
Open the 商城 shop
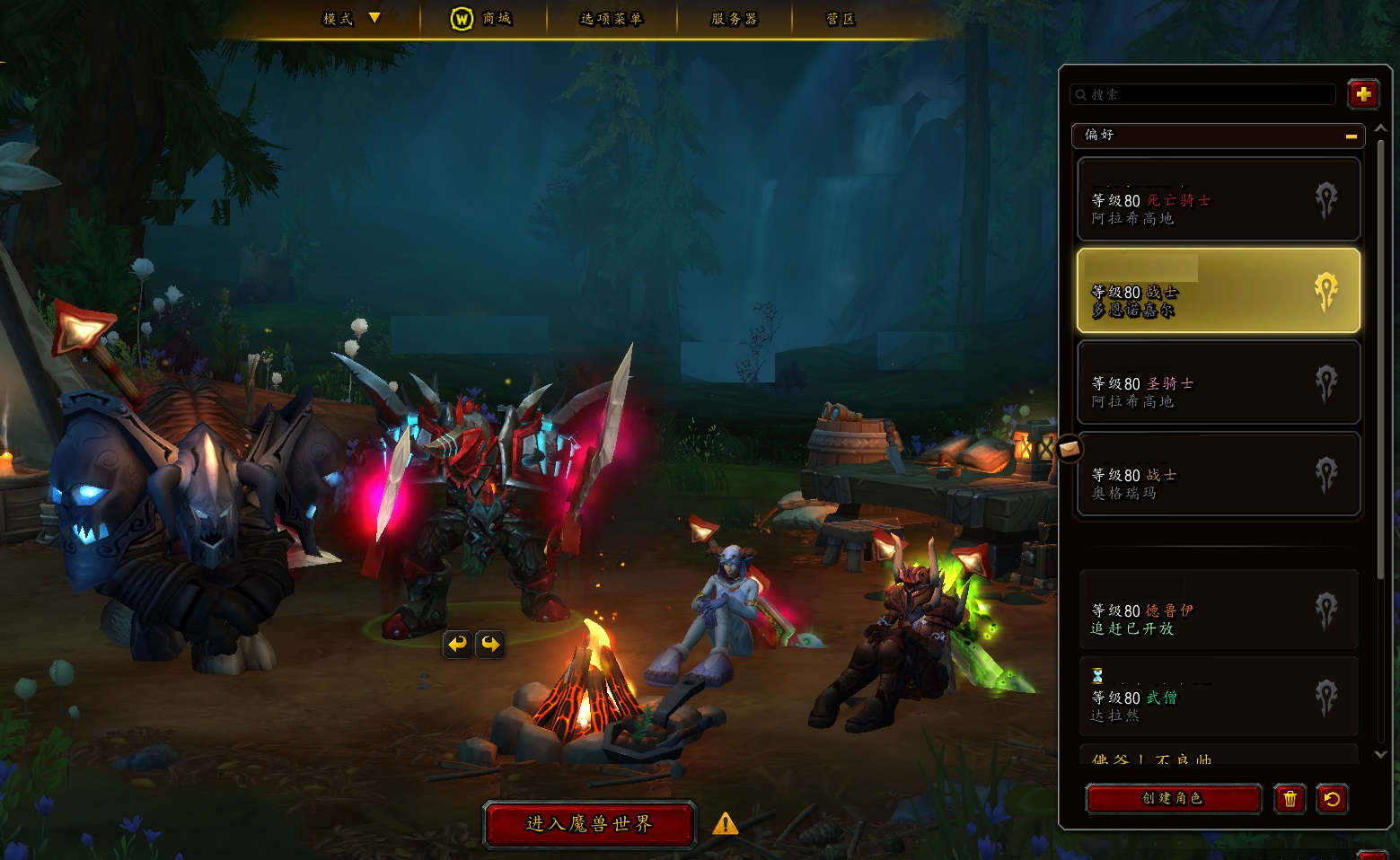click(481, 19)
